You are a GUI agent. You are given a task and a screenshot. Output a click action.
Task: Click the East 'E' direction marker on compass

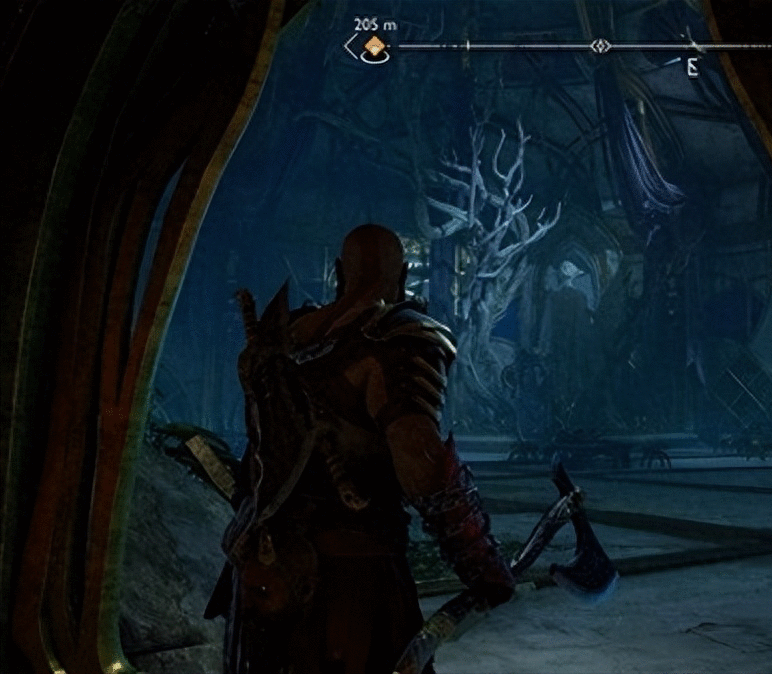point(692,68)
